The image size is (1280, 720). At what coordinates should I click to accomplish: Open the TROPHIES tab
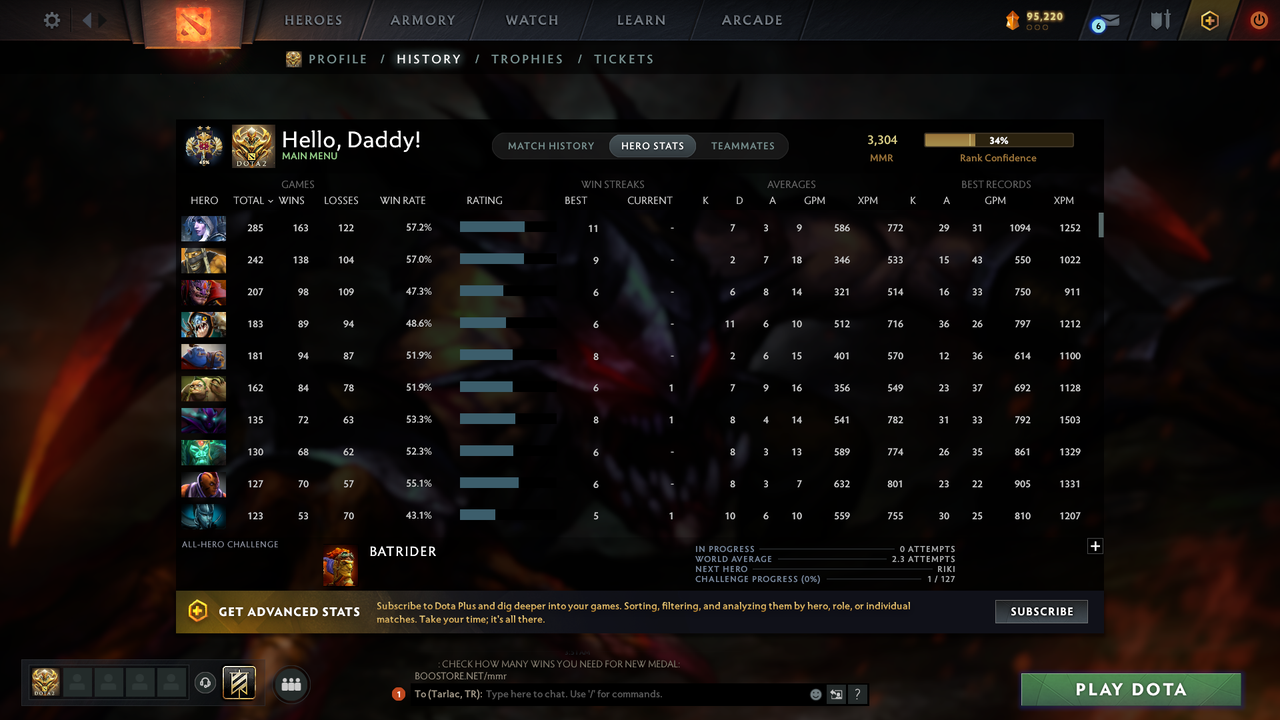527,59
